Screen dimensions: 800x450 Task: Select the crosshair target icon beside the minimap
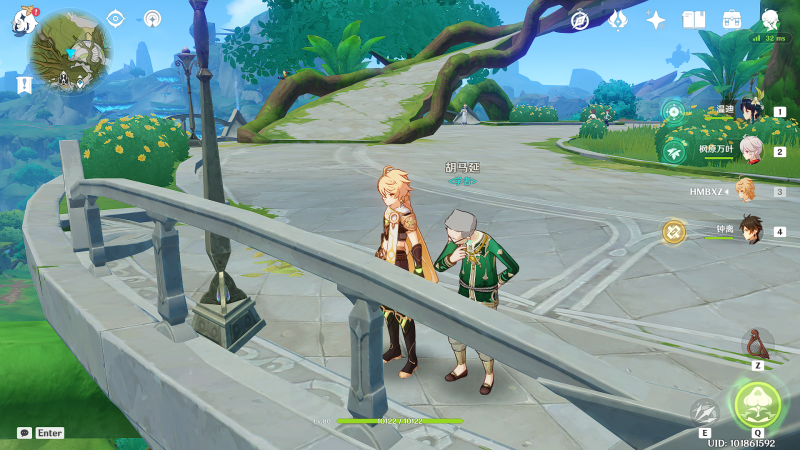[x=115, y=18]
